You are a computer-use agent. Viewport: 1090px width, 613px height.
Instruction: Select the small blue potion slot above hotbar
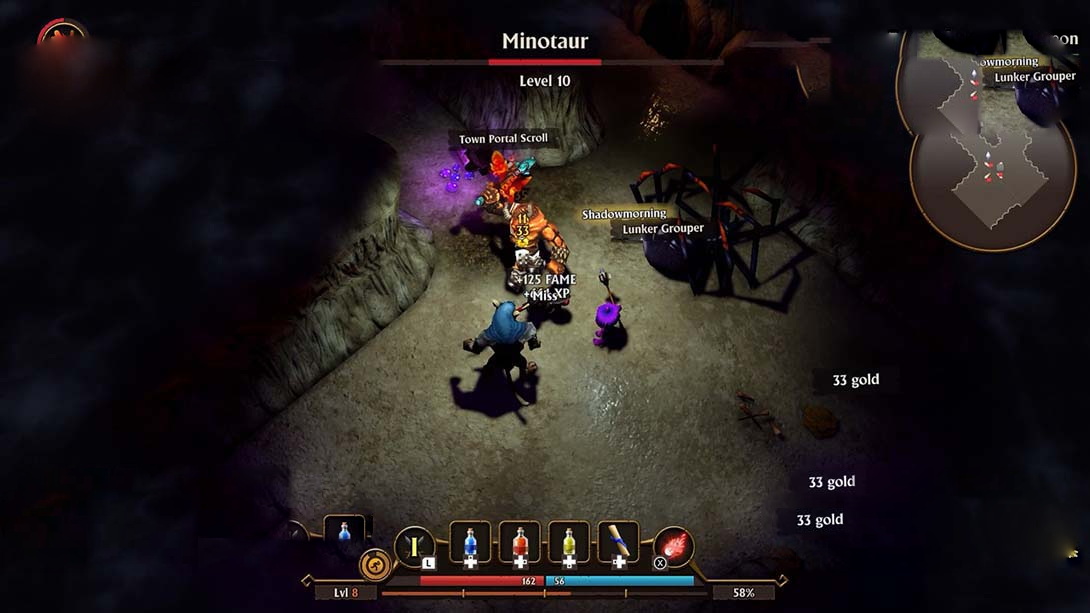[345, 531]
